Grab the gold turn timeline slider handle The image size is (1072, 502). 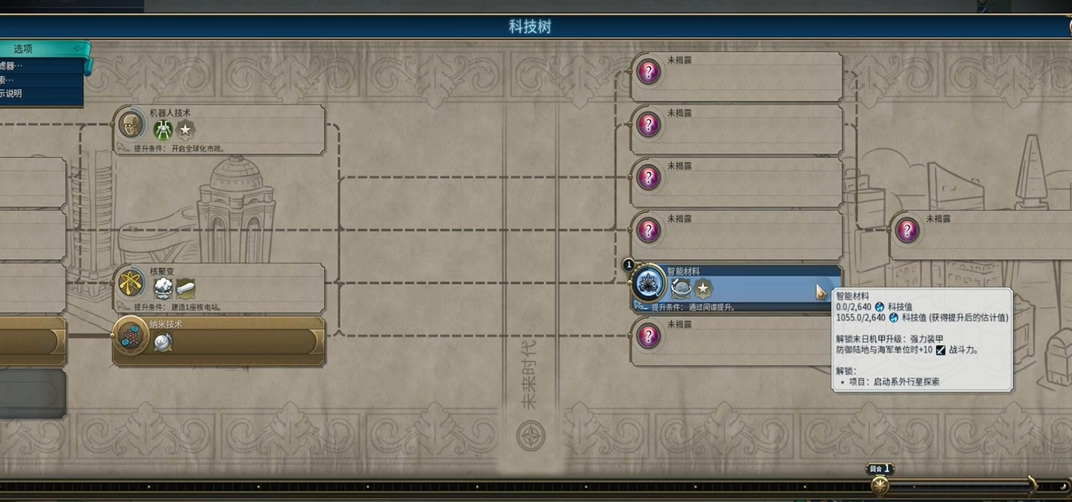click(880, 485)
